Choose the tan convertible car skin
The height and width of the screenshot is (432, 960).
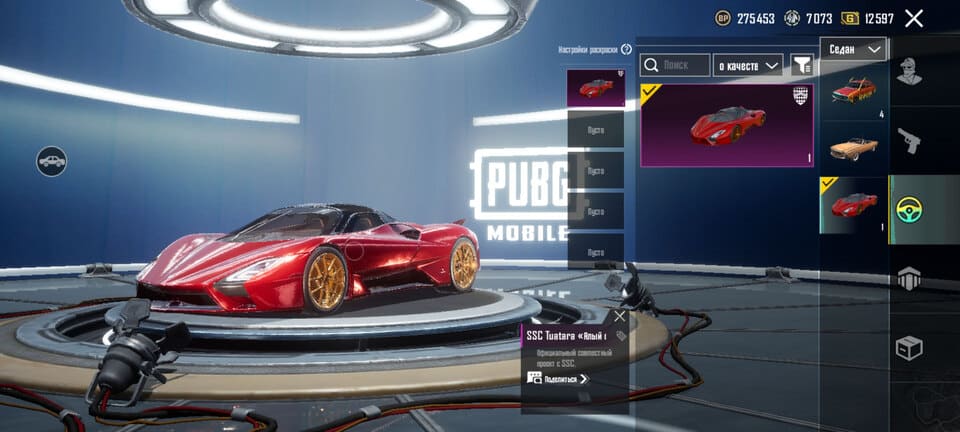coord(853,148)
